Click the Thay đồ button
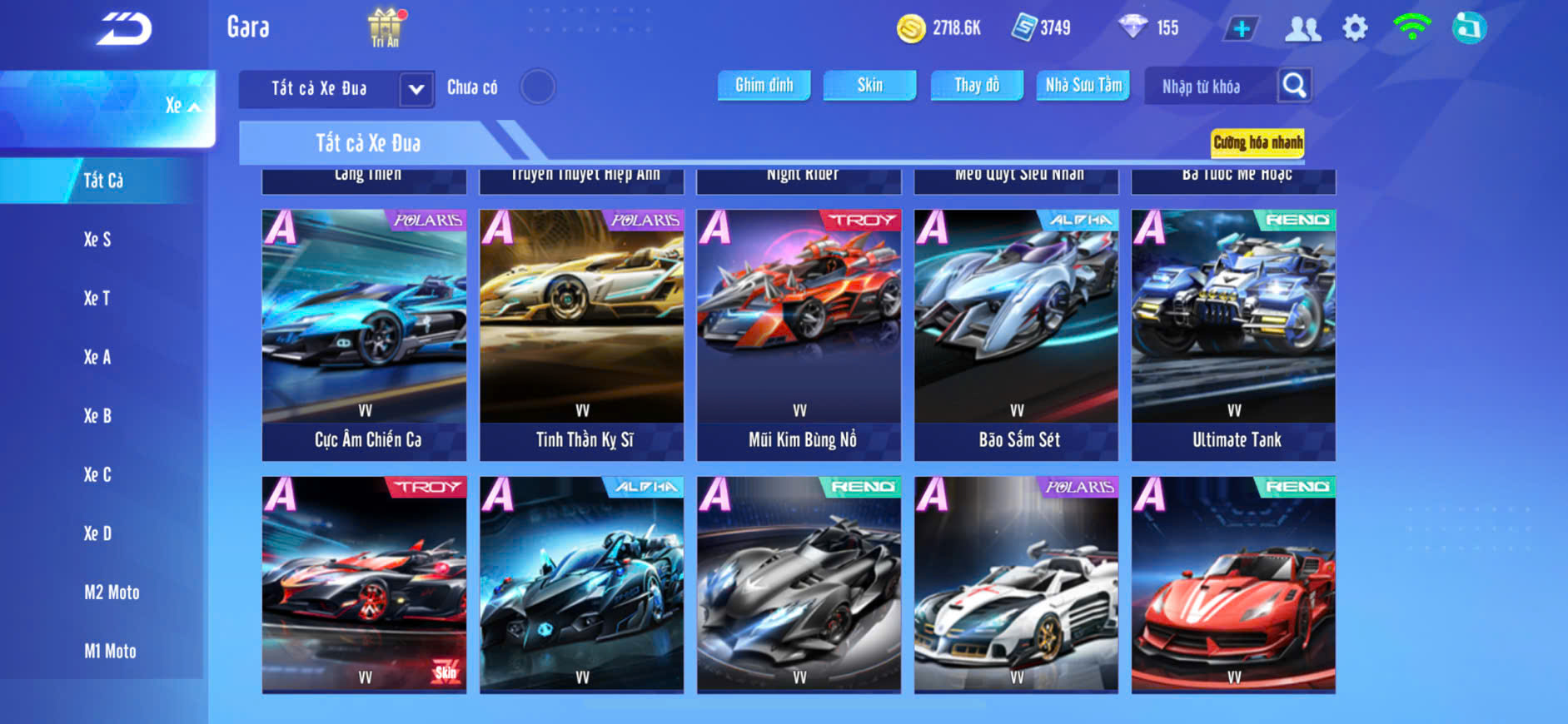The height and width of the screenshot is (724, 1568). click(x=977, y=85)
